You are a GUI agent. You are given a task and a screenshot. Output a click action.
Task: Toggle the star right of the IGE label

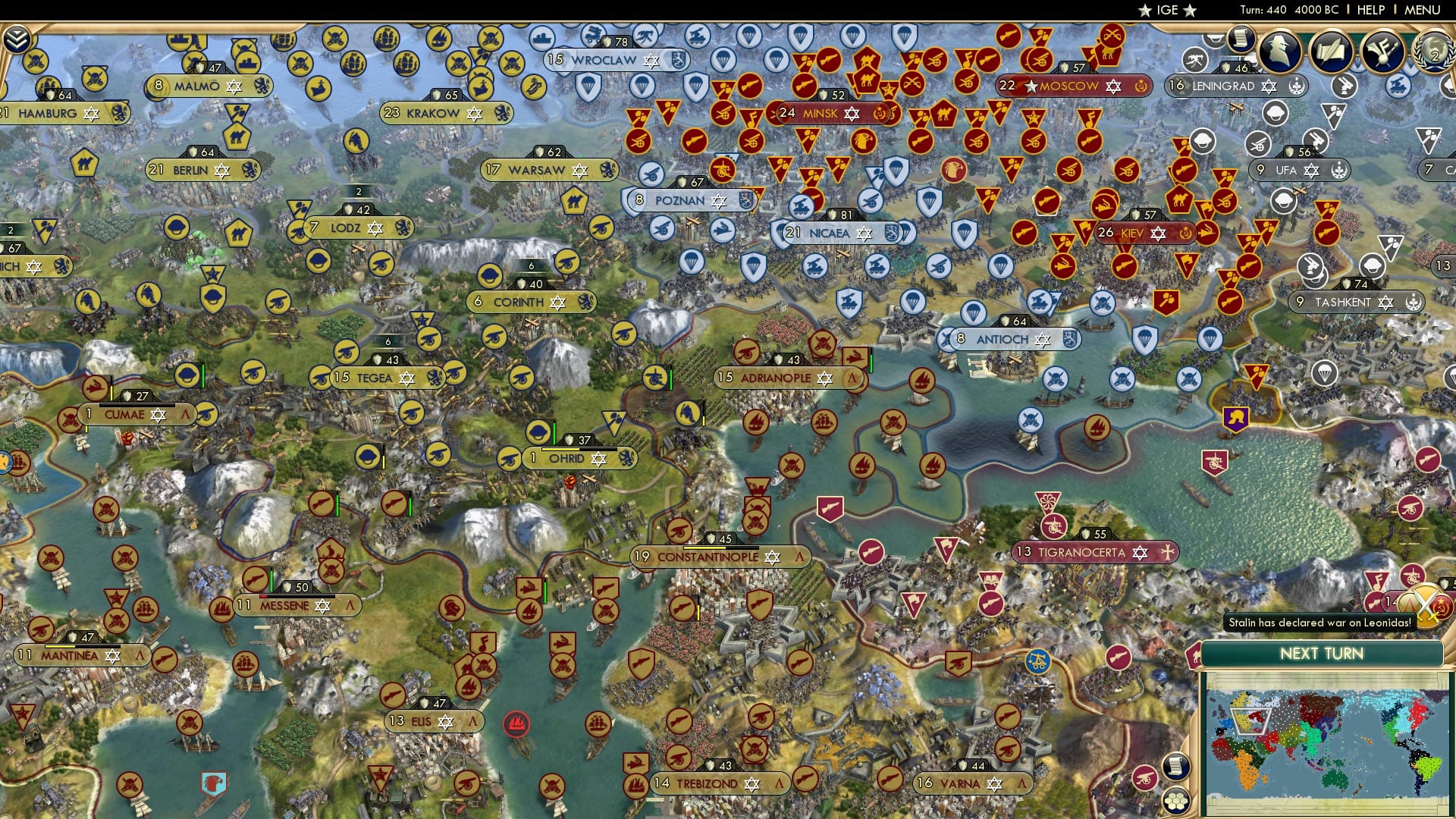tap(1189, 10)
